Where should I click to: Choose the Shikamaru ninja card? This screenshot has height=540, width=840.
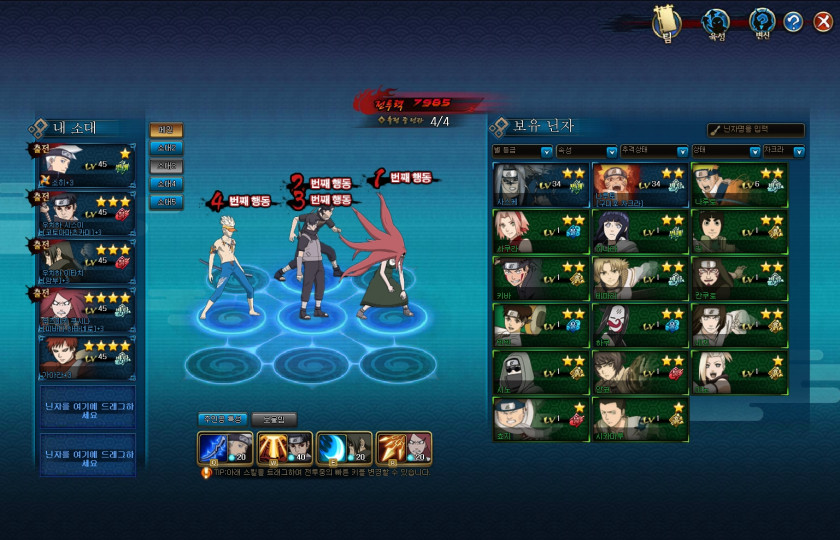pyautogui.click(x=639, y=419)
